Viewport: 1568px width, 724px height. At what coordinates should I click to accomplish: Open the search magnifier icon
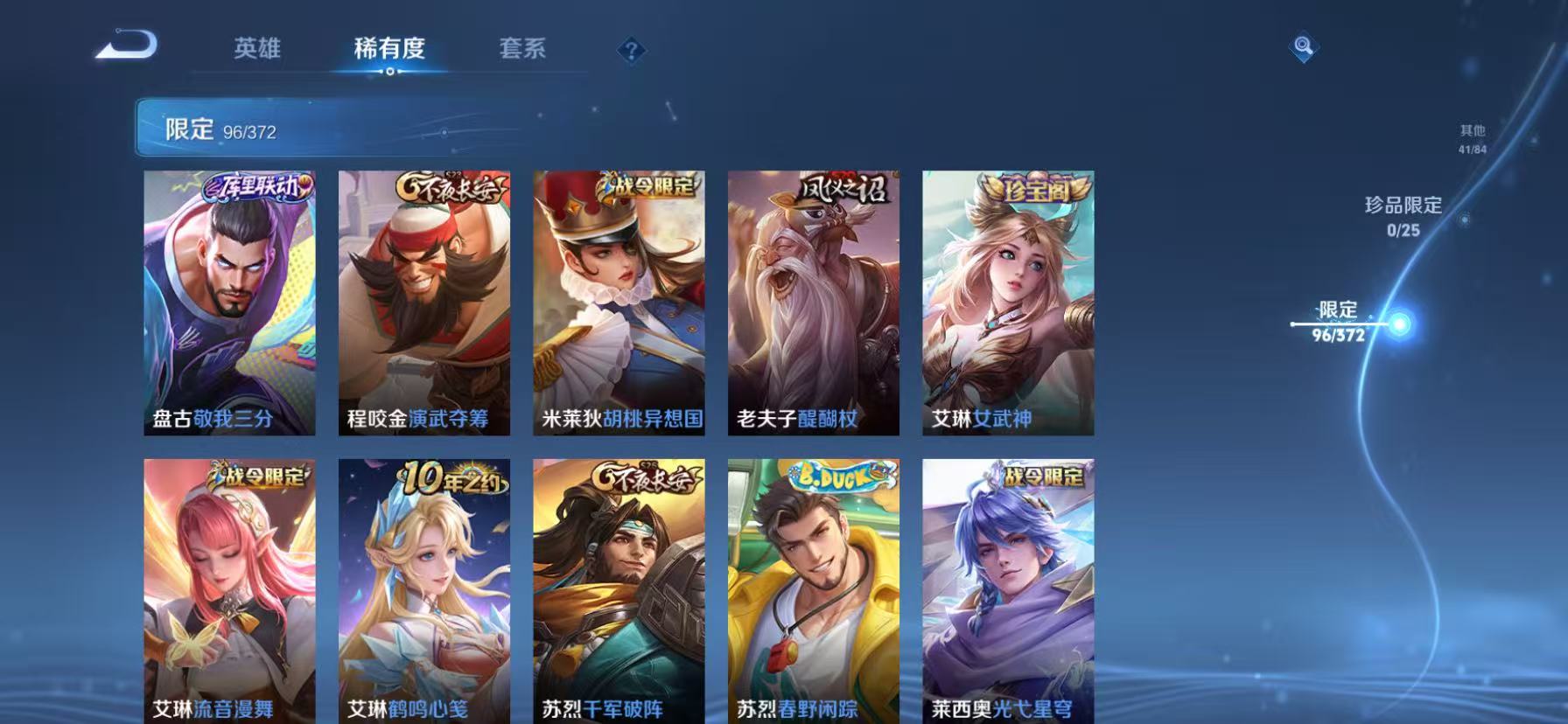[x=1303, y=48]
